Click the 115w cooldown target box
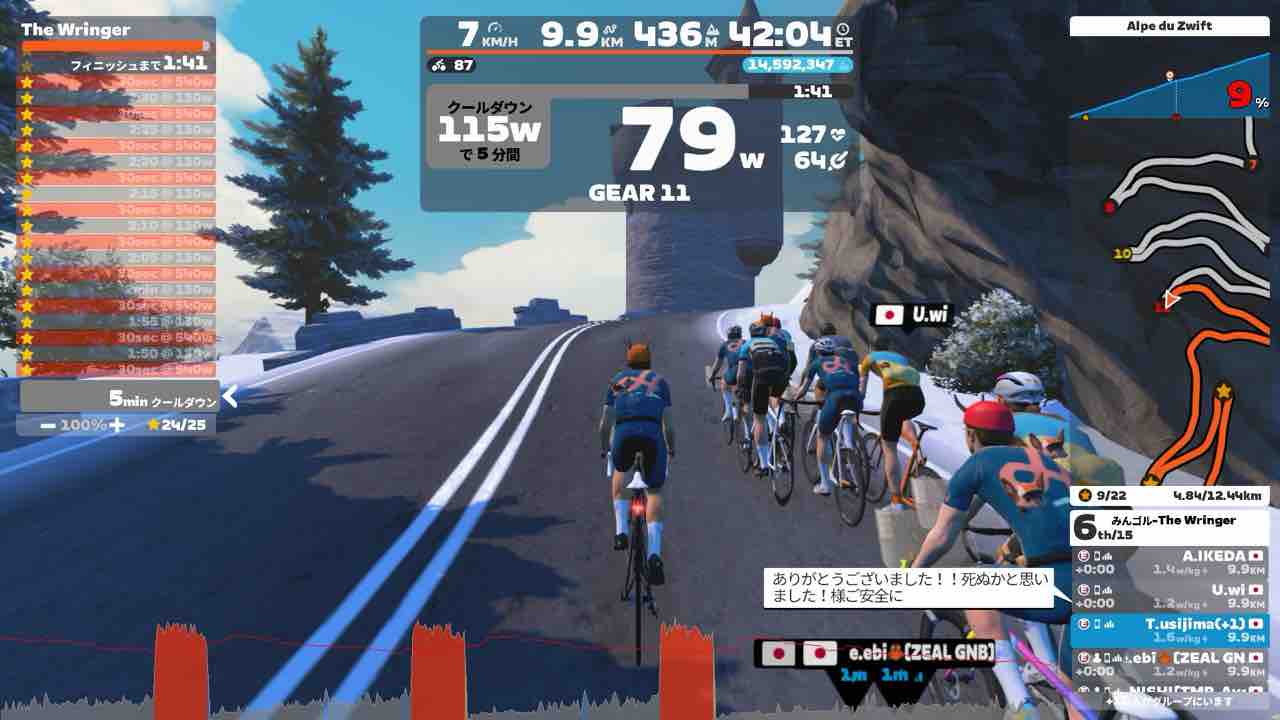The width and height of the screenshot is (1280, 720). click(488, 128)
